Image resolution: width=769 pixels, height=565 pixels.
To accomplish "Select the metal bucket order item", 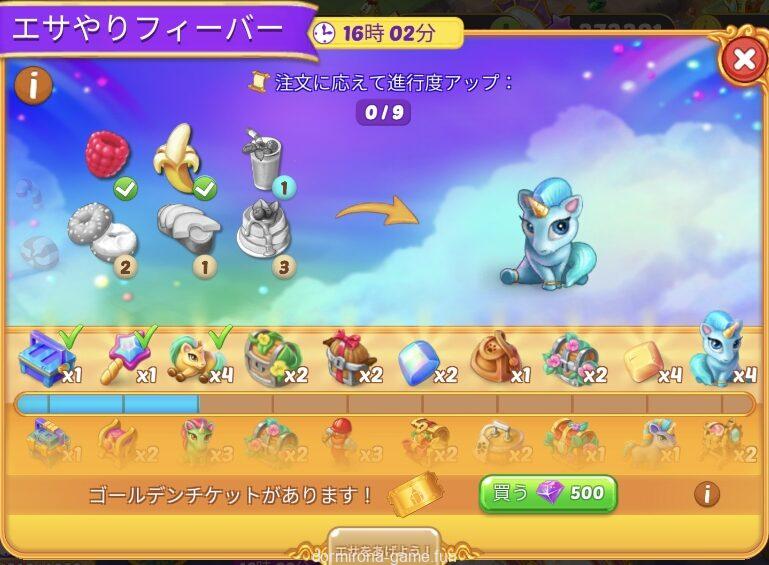I will (262, 158).
